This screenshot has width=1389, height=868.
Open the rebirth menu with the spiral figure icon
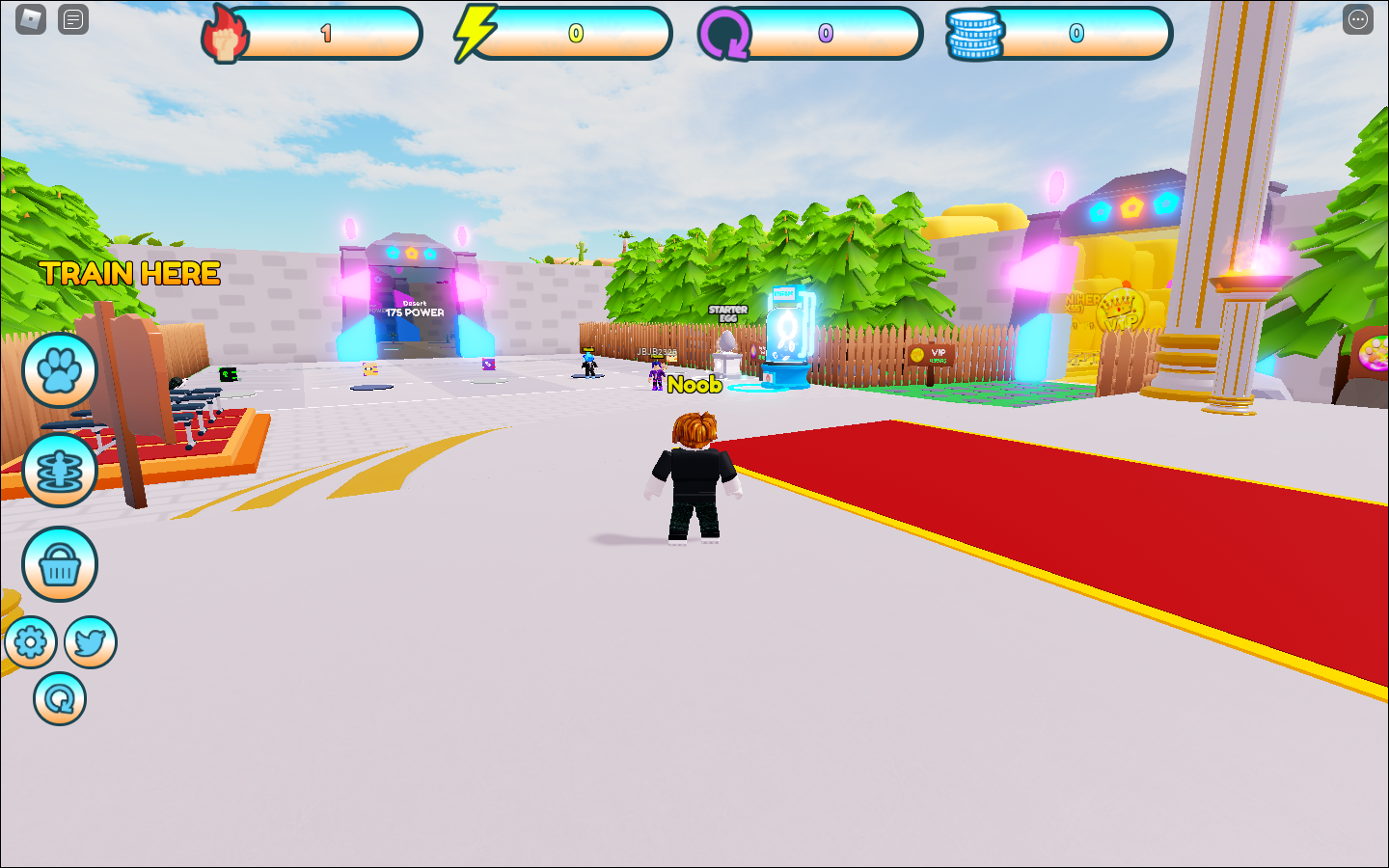coord(59,472)
